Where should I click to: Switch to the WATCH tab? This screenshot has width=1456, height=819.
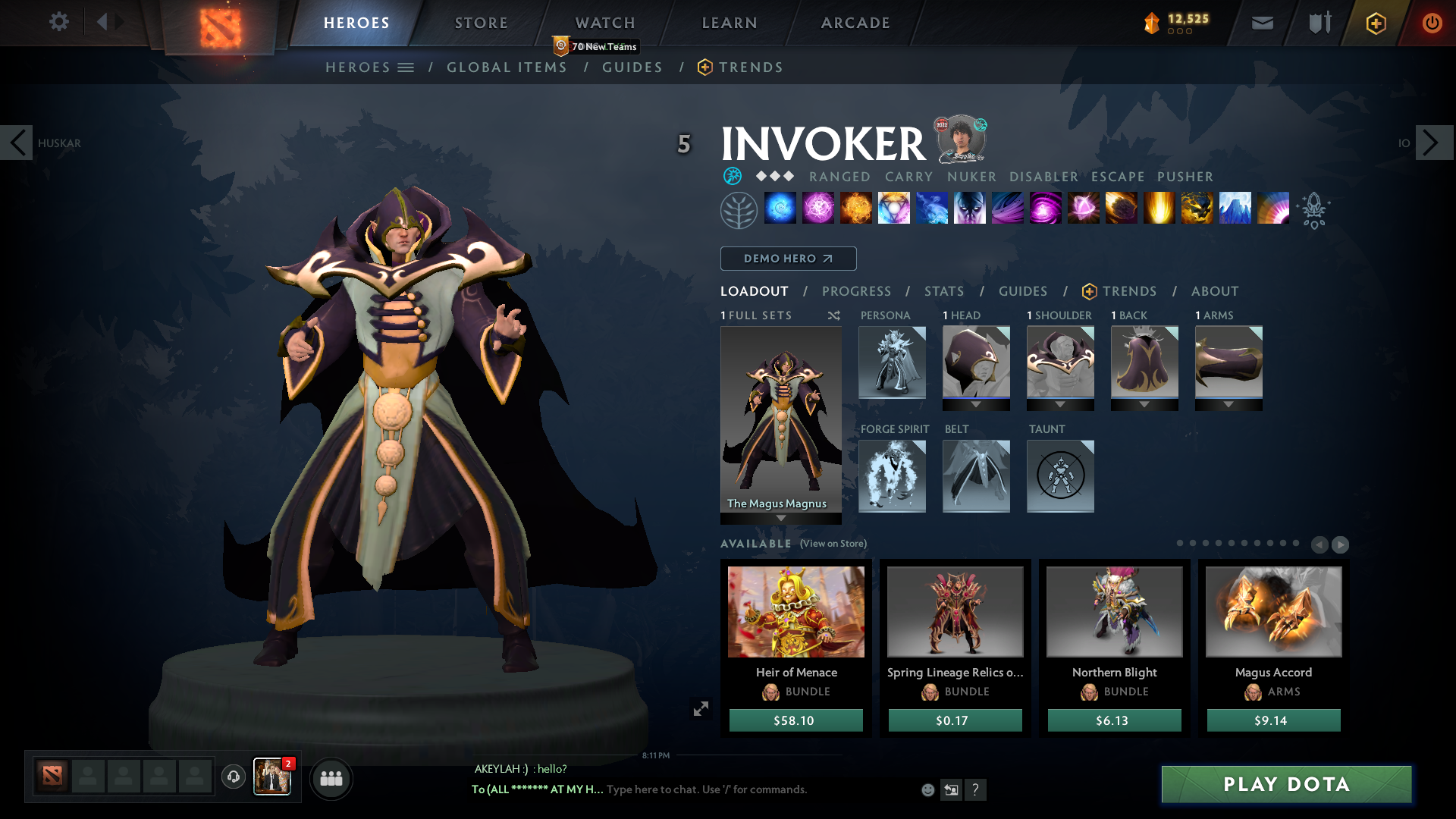(604, 23)
